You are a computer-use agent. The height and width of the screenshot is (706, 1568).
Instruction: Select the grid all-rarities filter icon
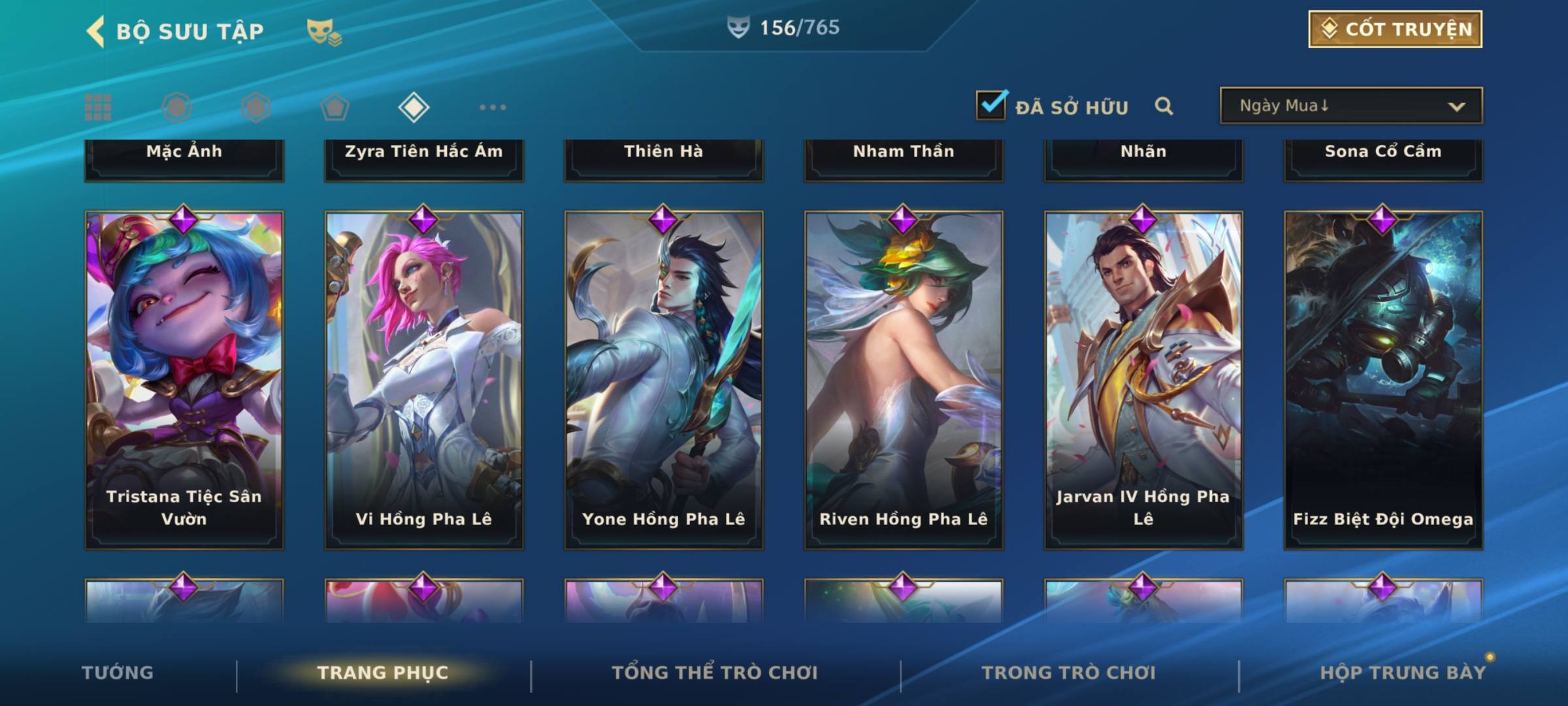(x=98, y=107)
